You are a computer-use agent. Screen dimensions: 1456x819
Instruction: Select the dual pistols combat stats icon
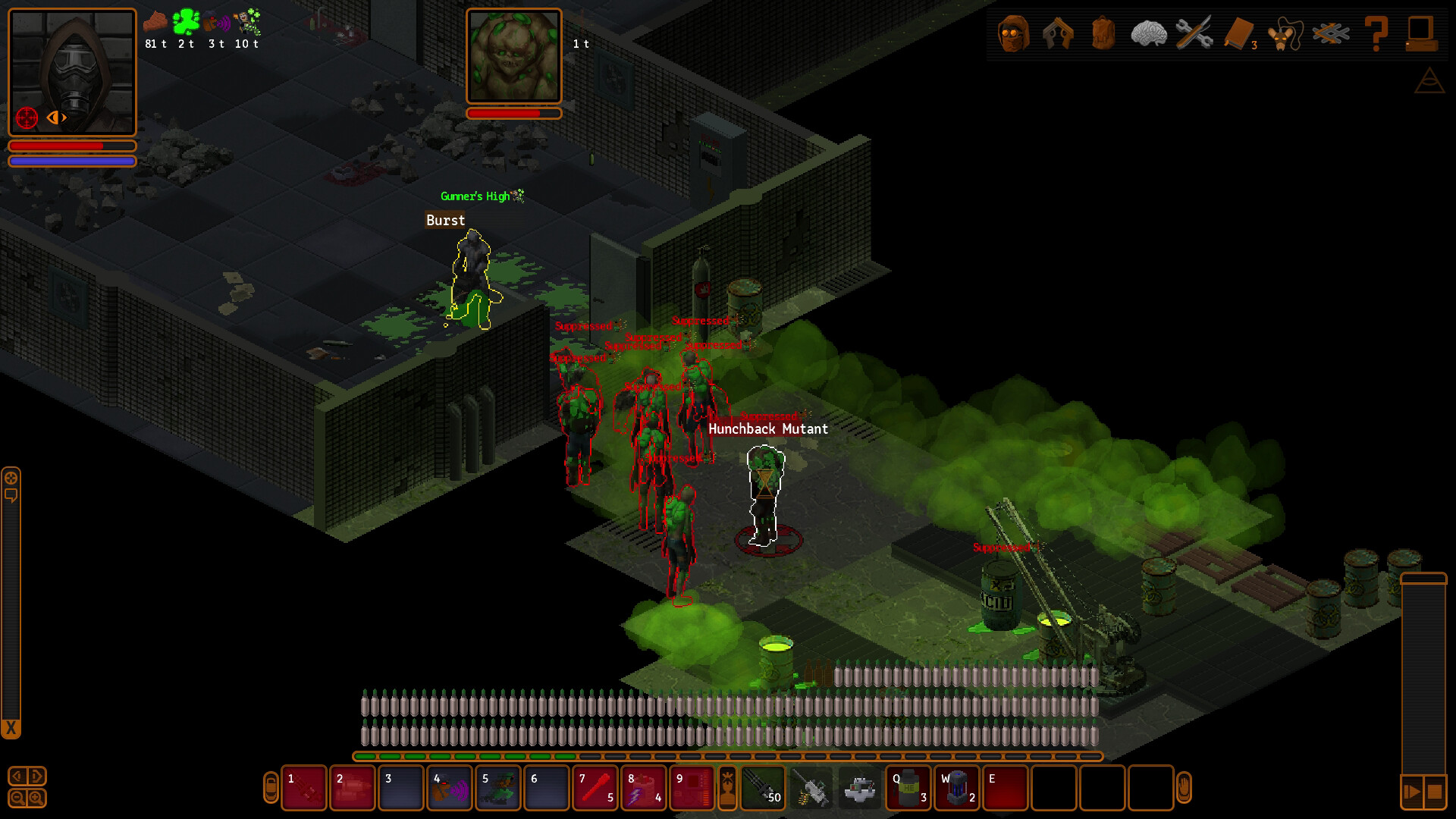tap(1059, 34)
